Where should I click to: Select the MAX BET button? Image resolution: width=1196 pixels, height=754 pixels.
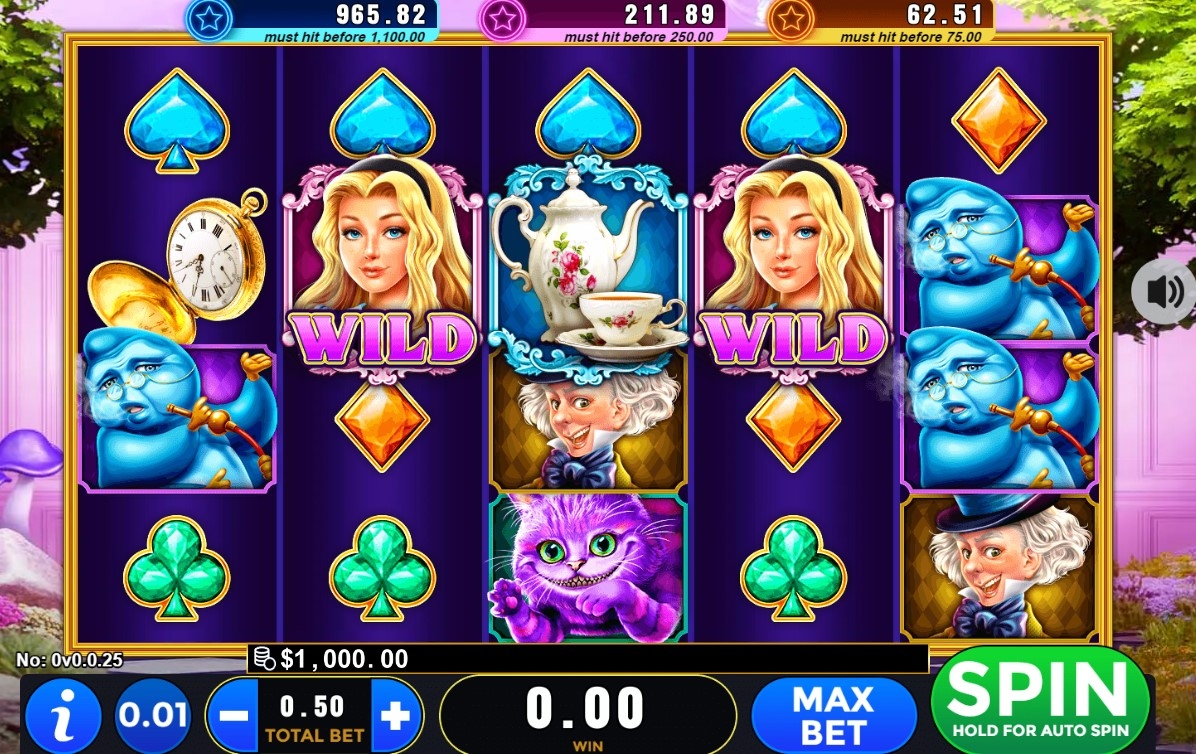pos(833,714)
